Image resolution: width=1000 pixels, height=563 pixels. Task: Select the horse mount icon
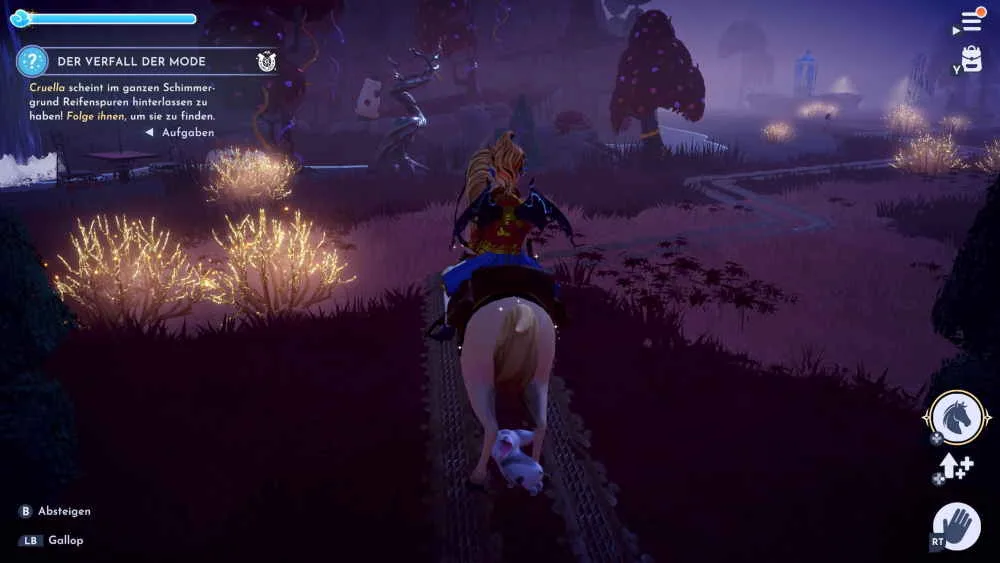tap(957, 417)
